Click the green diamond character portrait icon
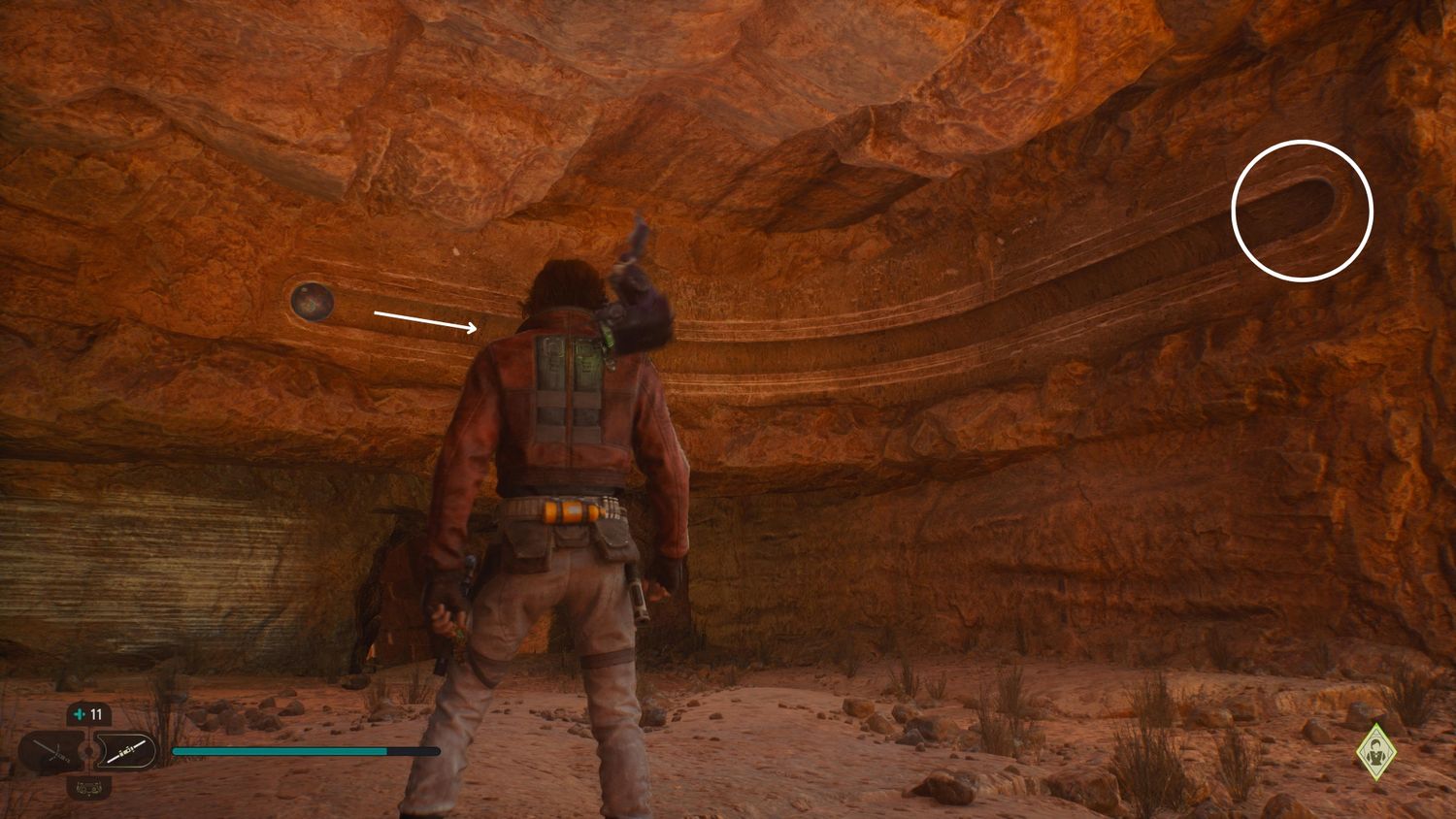The width and height of the screenshot is (1456, 819). pos(1375,751)
